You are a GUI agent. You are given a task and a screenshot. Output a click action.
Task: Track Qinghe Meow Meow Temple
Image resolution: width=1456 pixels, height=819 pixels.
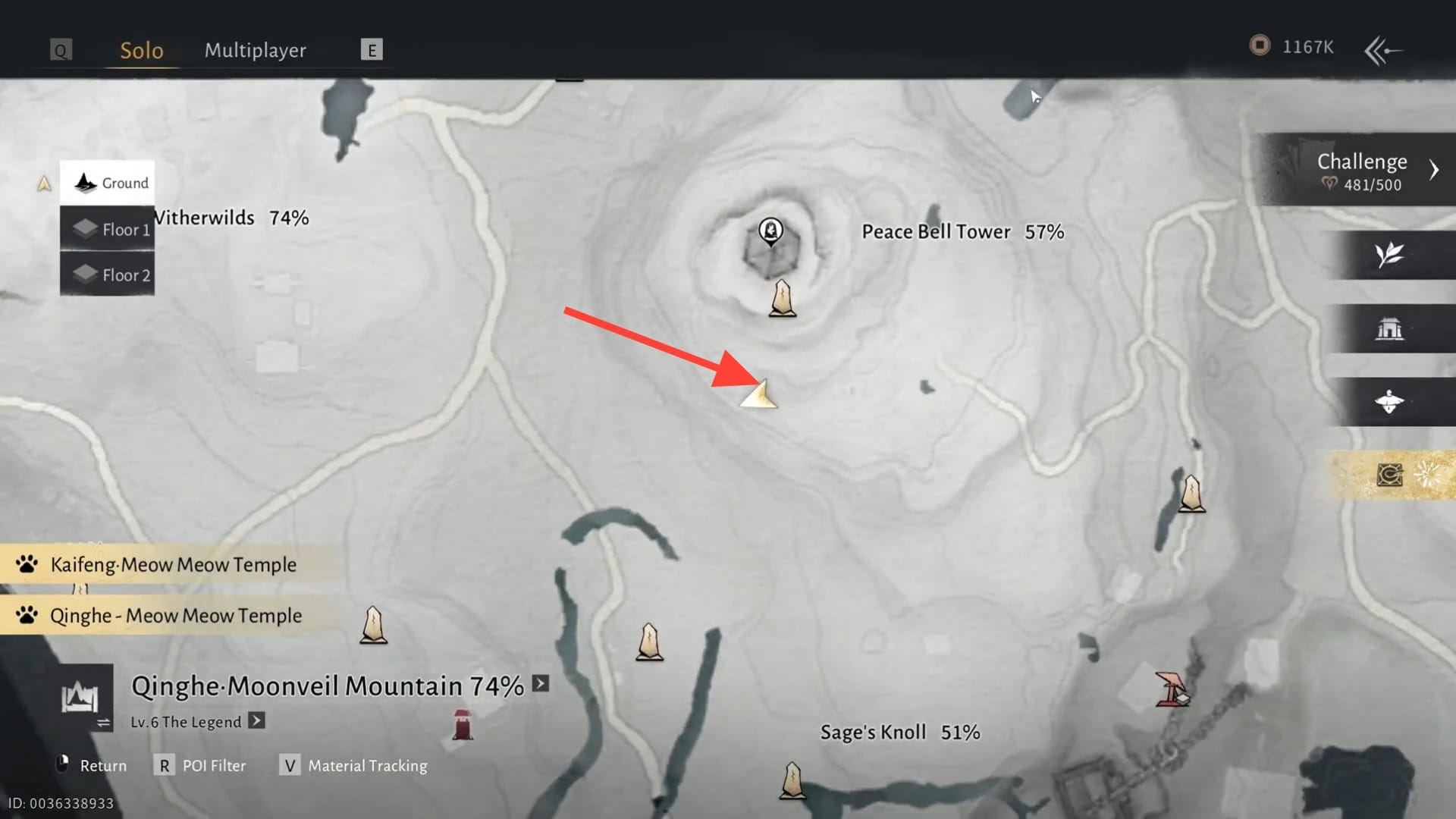point(175,616)
